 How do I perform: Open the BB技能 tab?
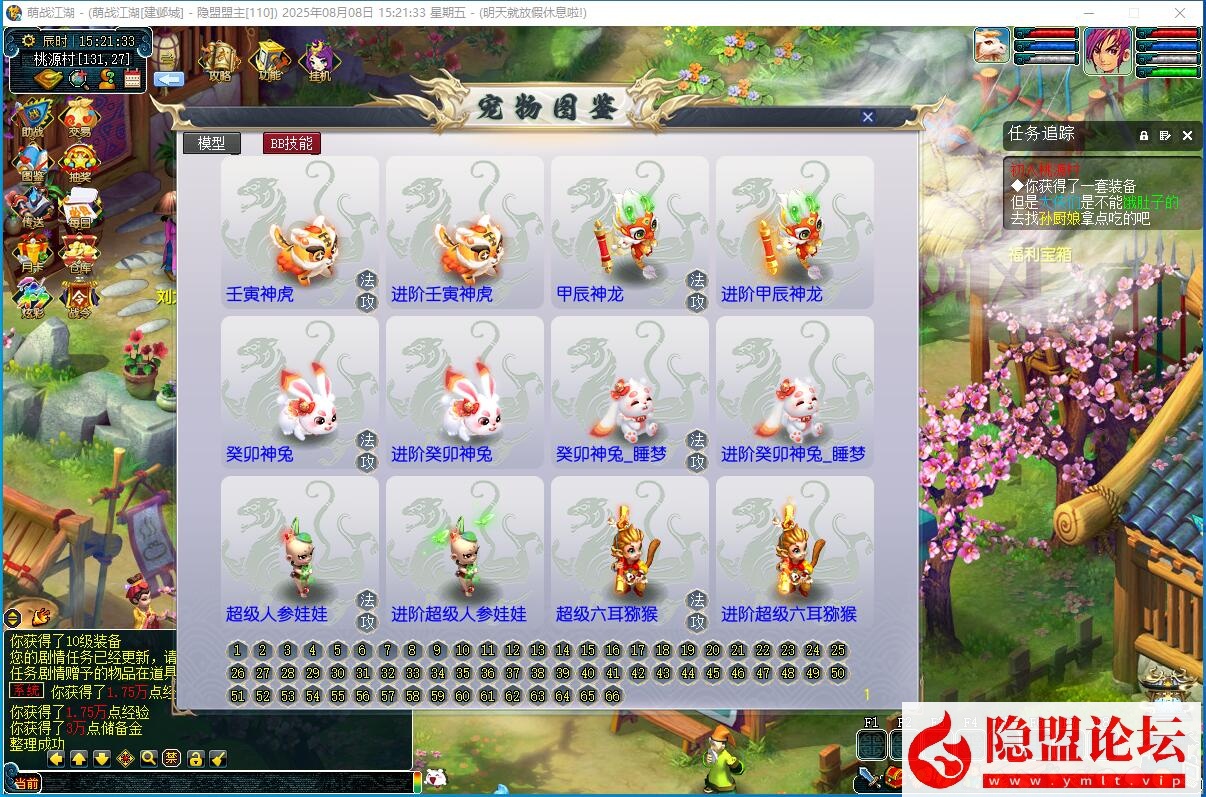pos(291,143)
